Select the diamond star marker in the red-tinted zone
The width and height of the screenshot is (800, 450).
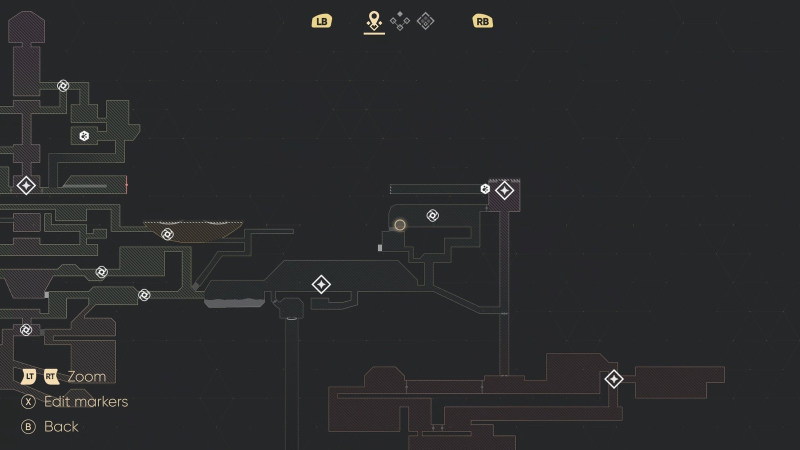coord(613,379)
